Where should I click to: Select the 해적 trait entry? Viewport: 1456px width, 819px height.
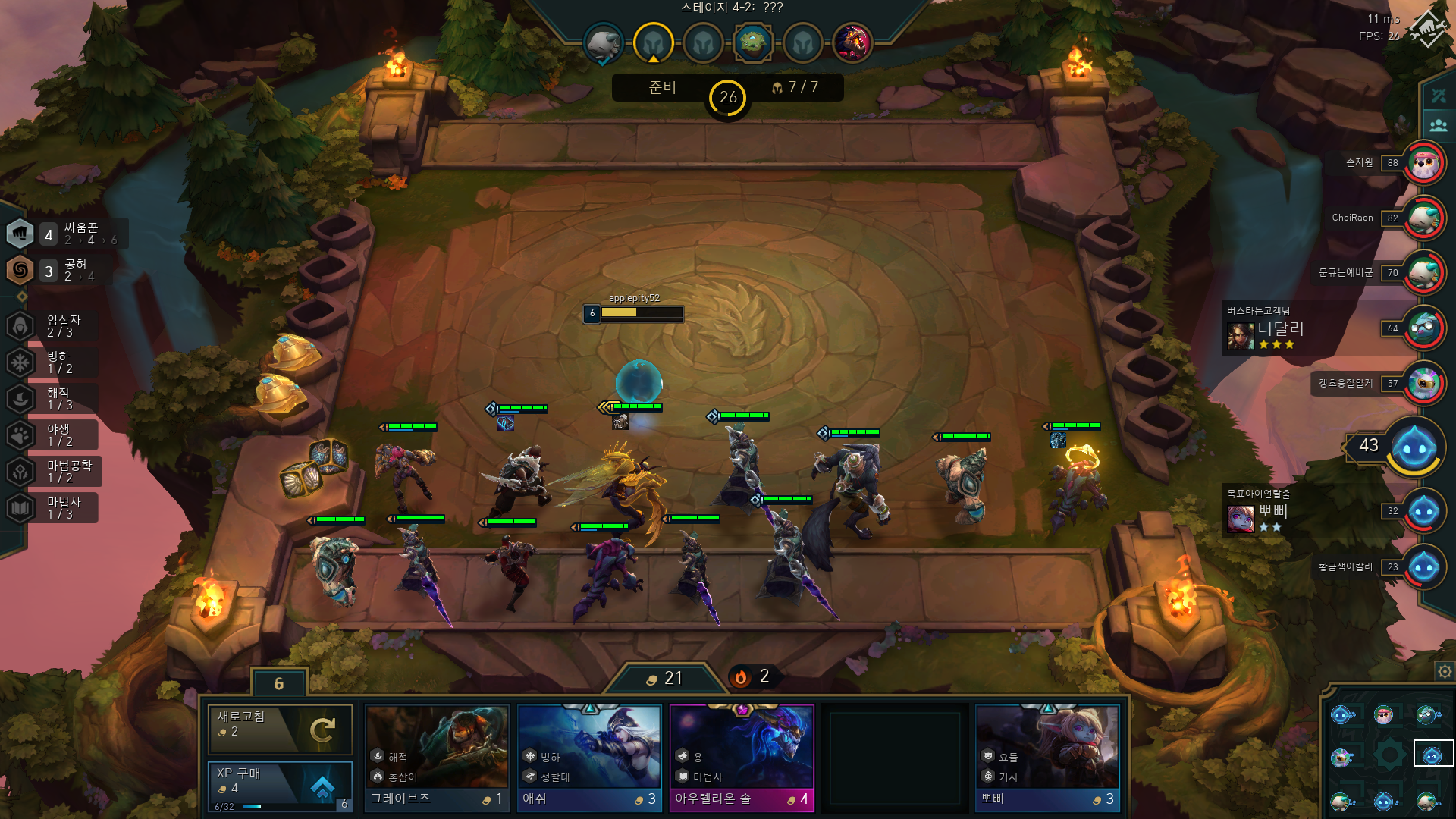52,399
